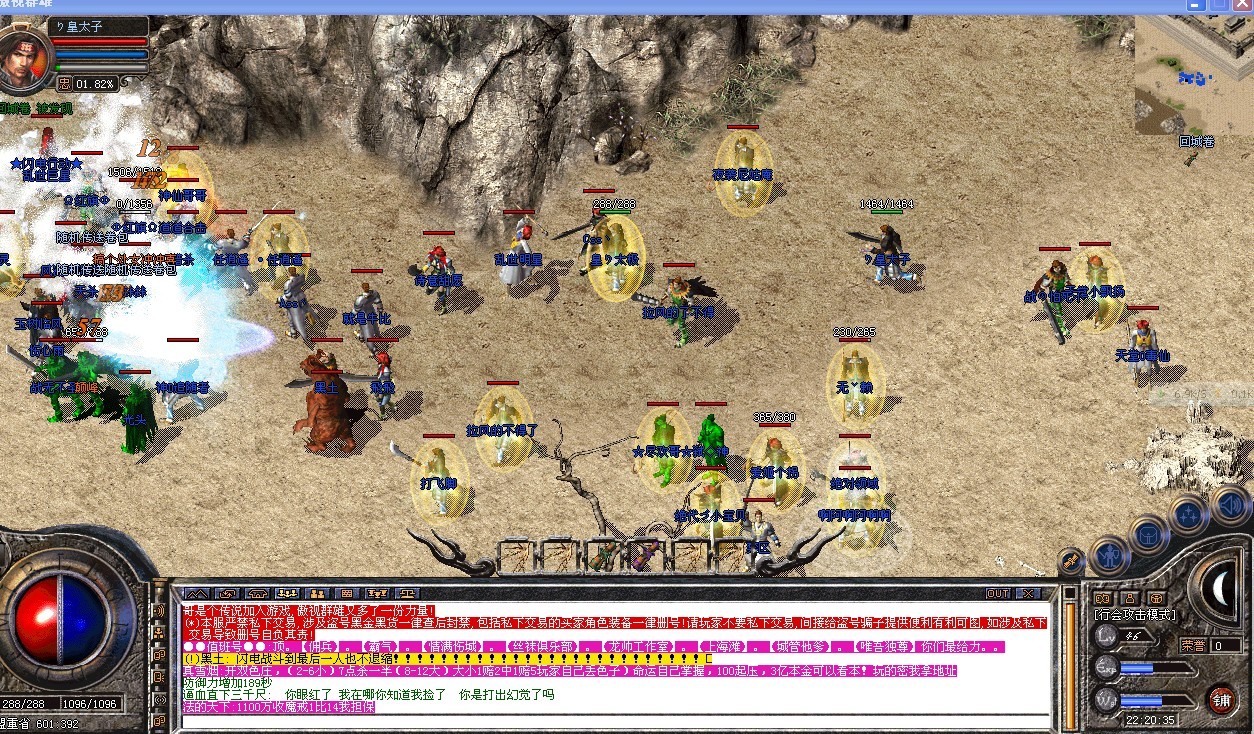Click the OUT button on chat panel
Image resolution: width=1254 pixels, height=734 pixels.
click(x=998, y=593)
